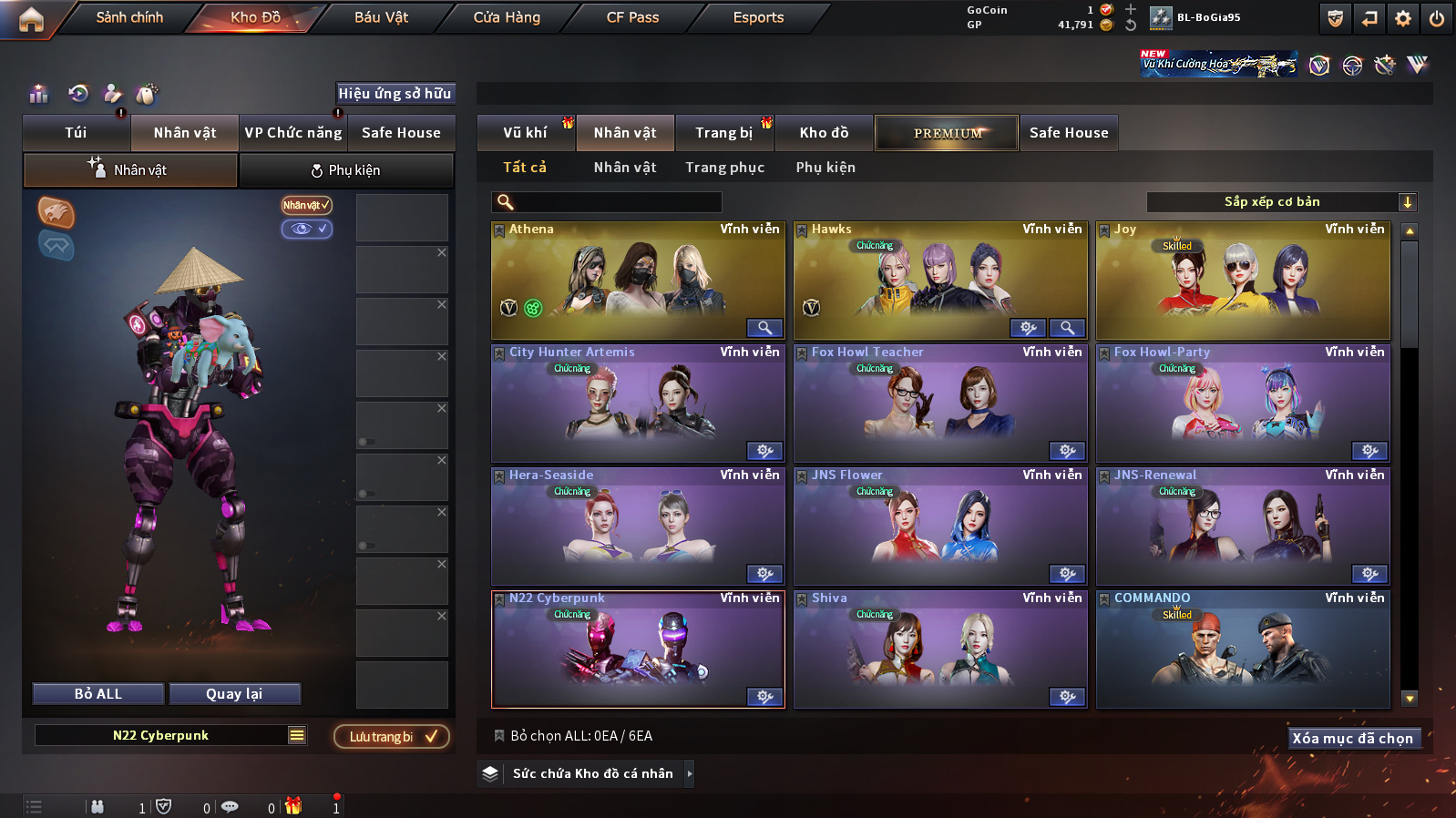Open settings with the gear icon
1456x818 pixels.
click(x=1403, y=18)
